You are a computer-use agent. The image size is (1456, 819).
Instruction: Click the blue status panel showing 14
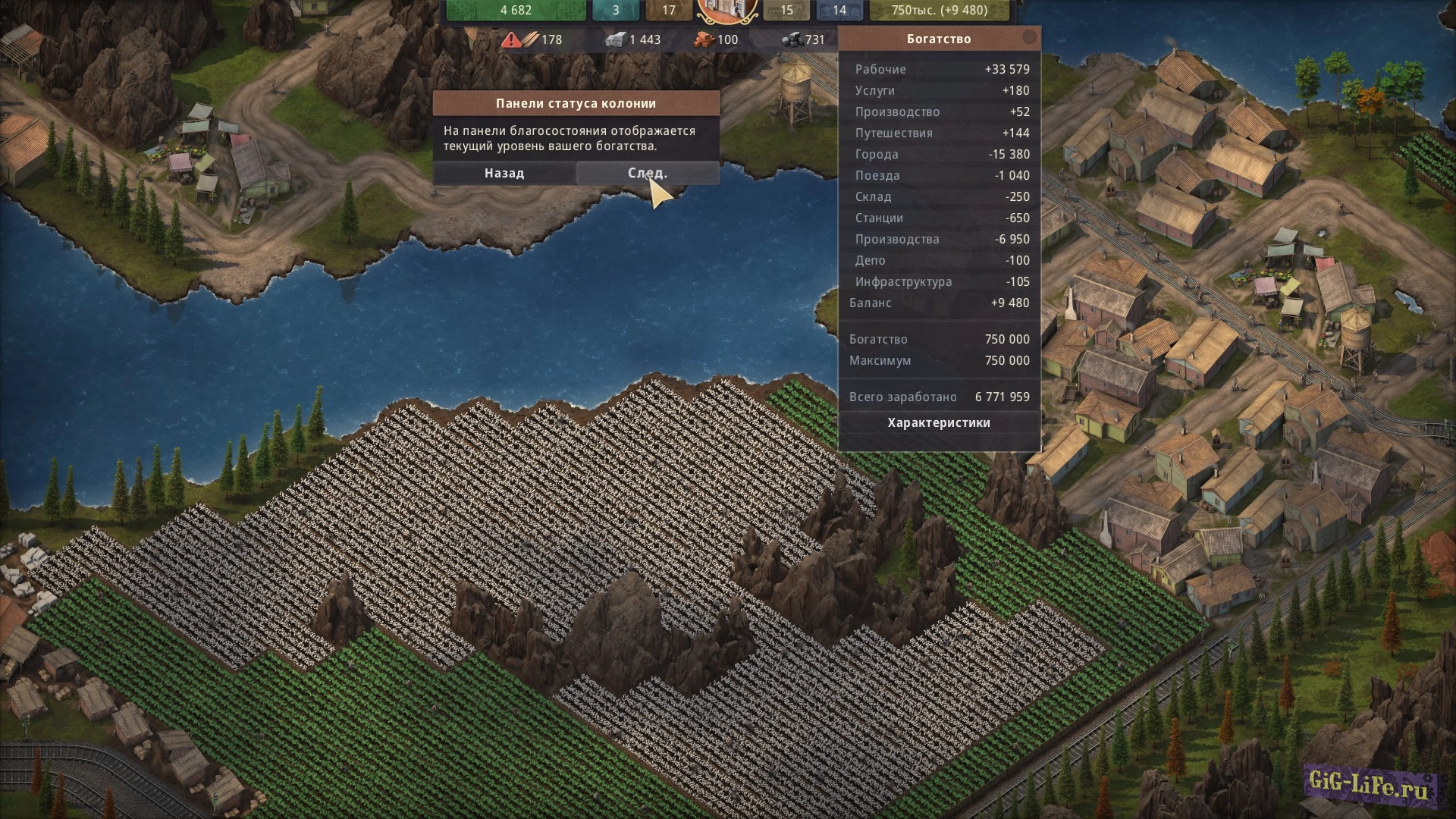(x=839, y=10)
